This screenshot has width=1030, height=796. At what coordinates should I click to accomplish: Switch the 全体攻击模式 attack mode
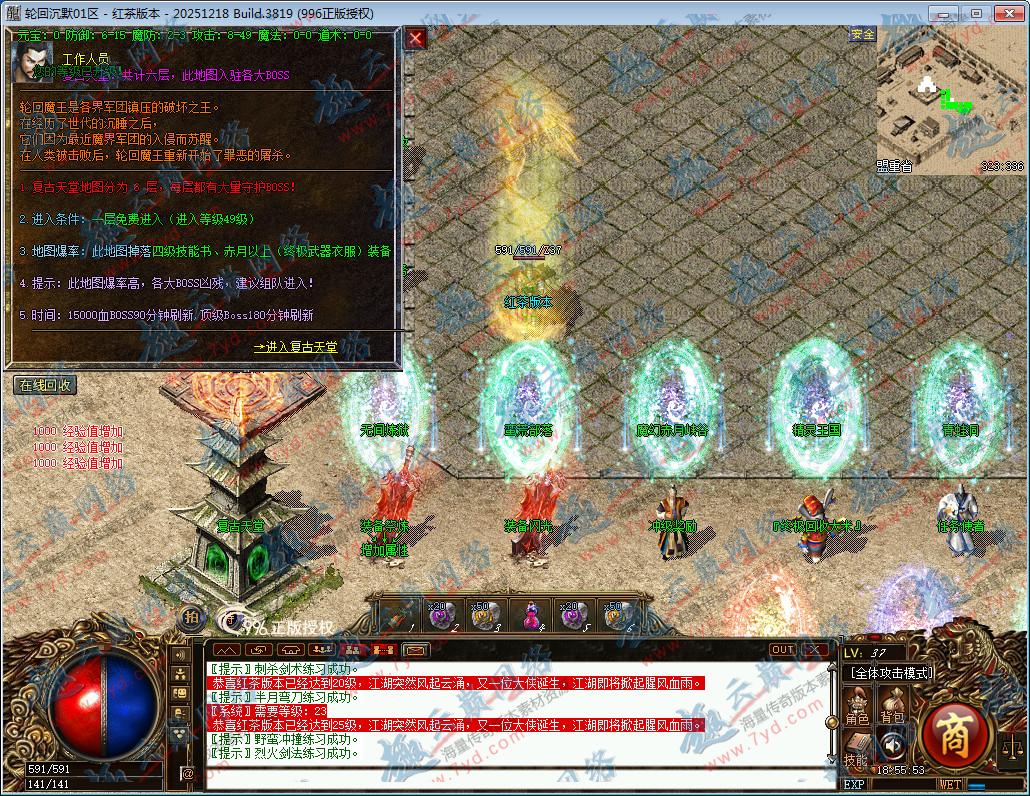(889, 673)
